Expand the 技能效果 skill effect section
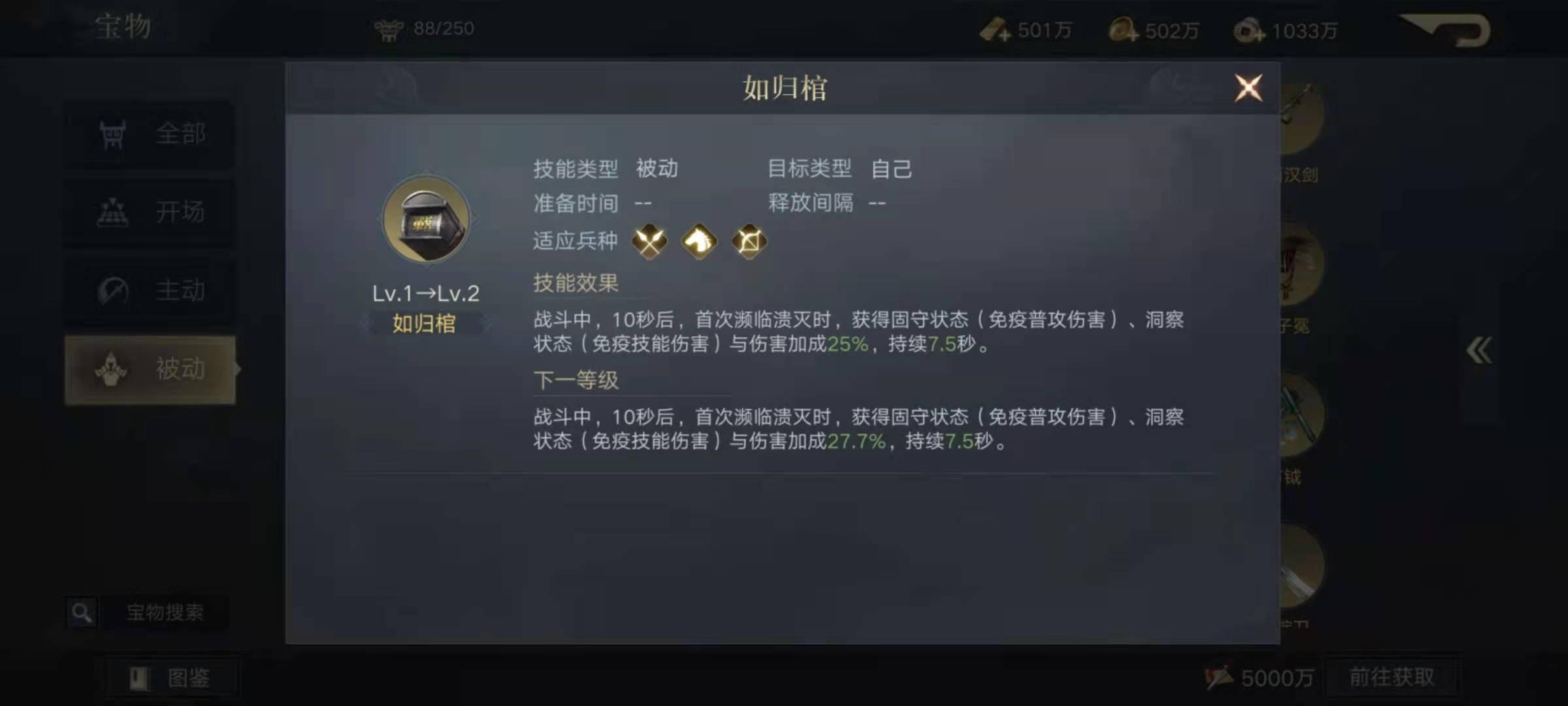The image size is (1568, 706). pyautogui.click(x=576, y=283)
